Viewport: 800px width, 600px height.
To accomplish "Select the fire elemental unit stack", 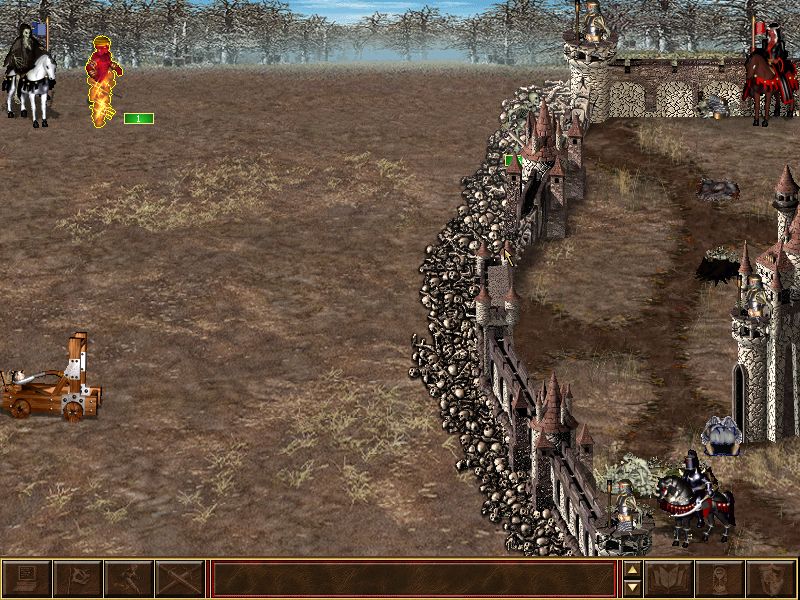I will click(x=103, y=82).
